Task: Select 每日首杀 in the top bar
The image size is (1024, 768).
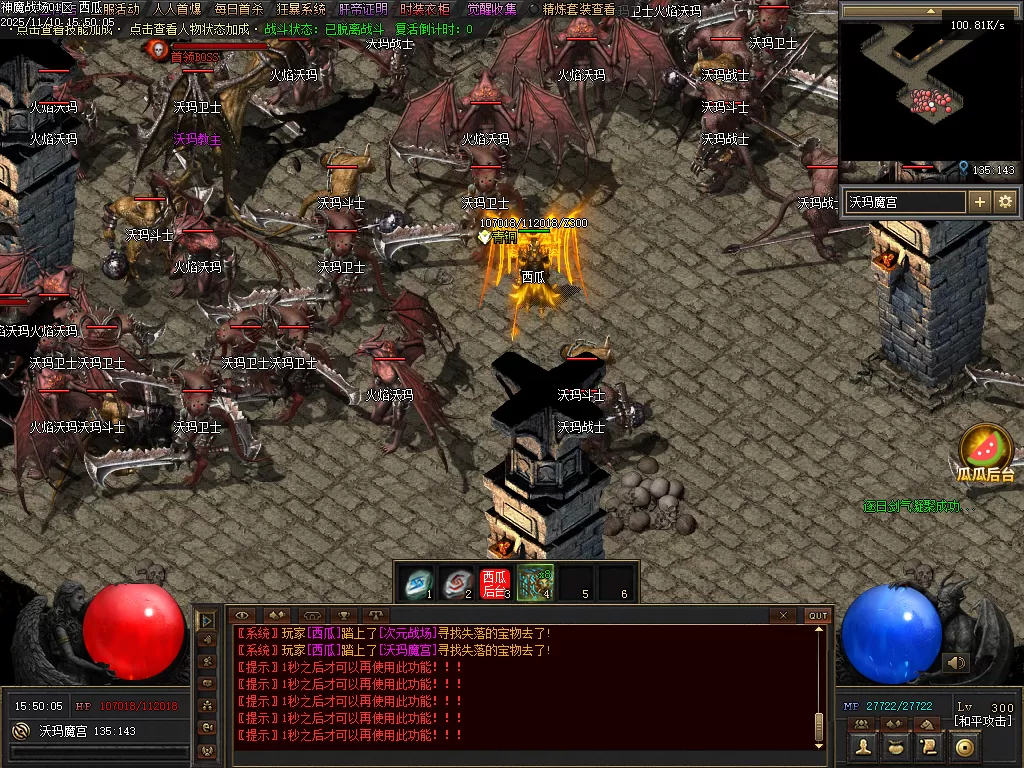Action: pos(239,9)
